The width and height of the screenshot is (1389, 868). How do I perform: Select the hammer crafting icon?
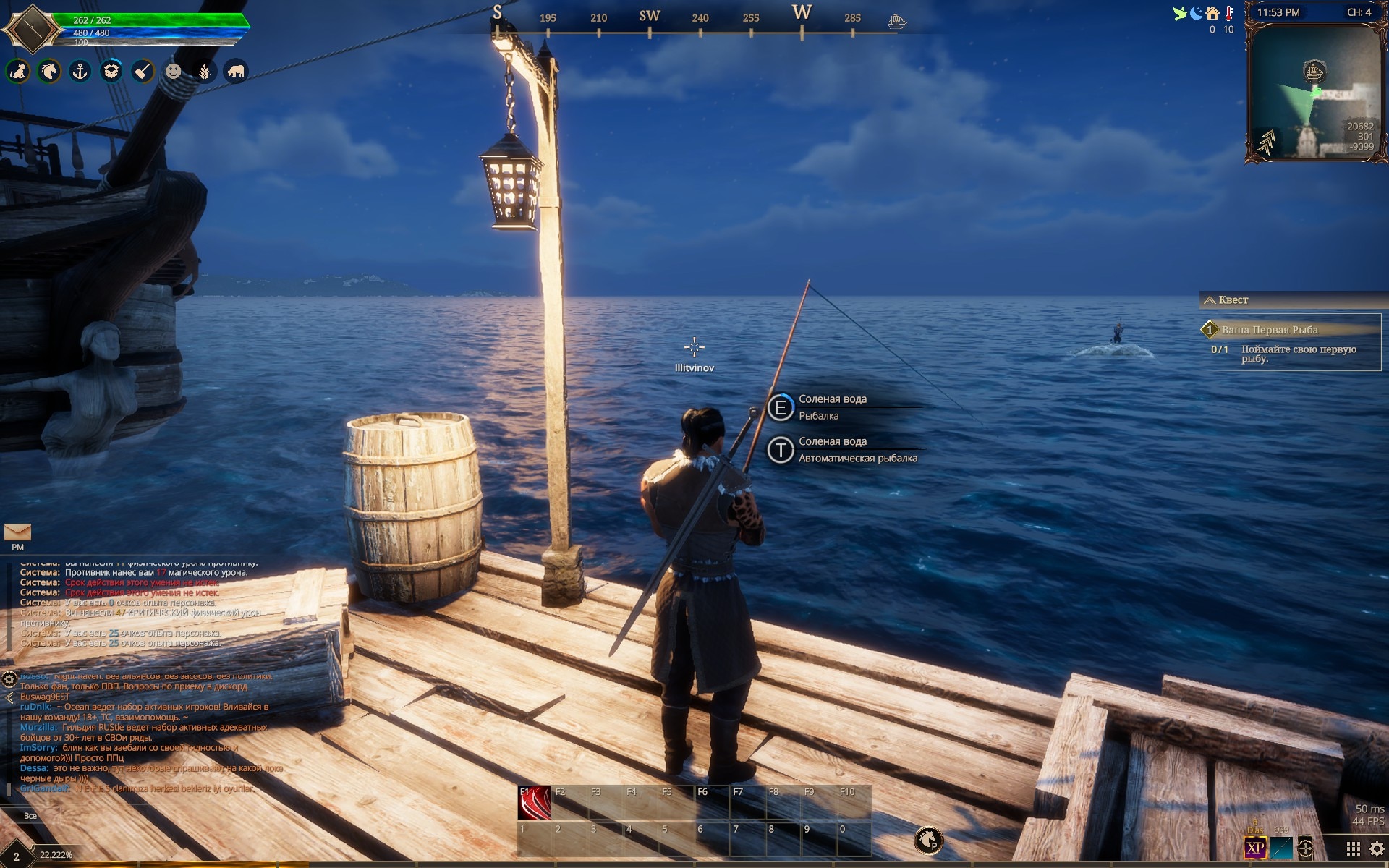click(x=143, y=71)
